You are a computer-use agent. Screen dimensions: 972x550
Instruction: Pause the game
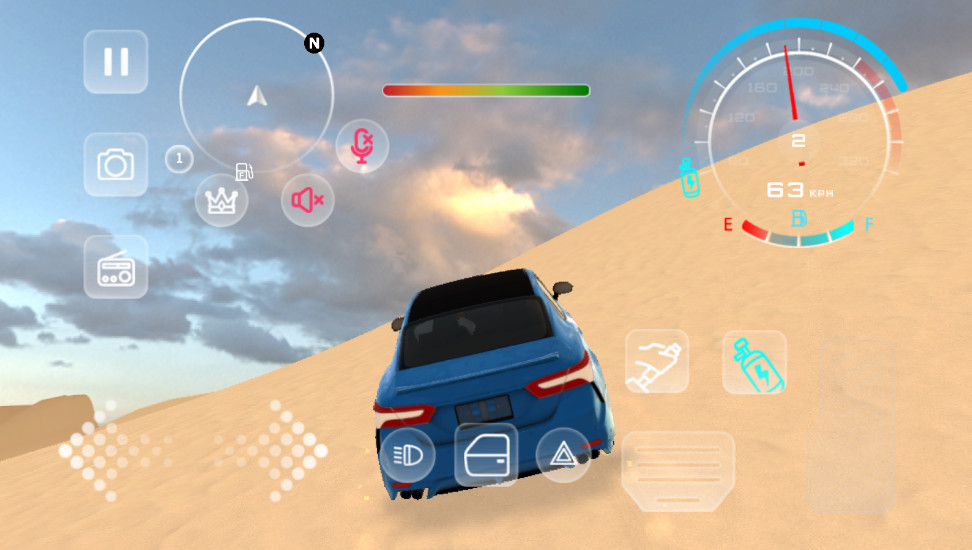(x=116, y=62)
